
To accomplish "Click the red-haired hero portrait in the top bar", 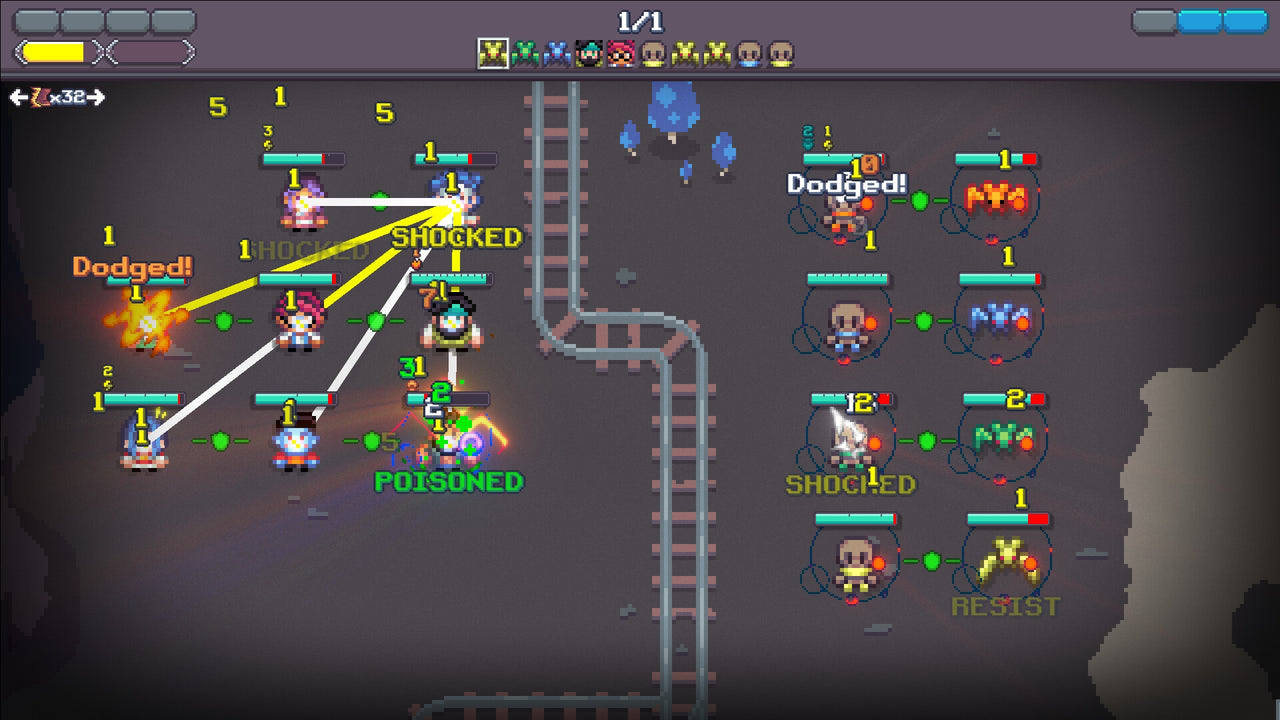I will [620, 50].
